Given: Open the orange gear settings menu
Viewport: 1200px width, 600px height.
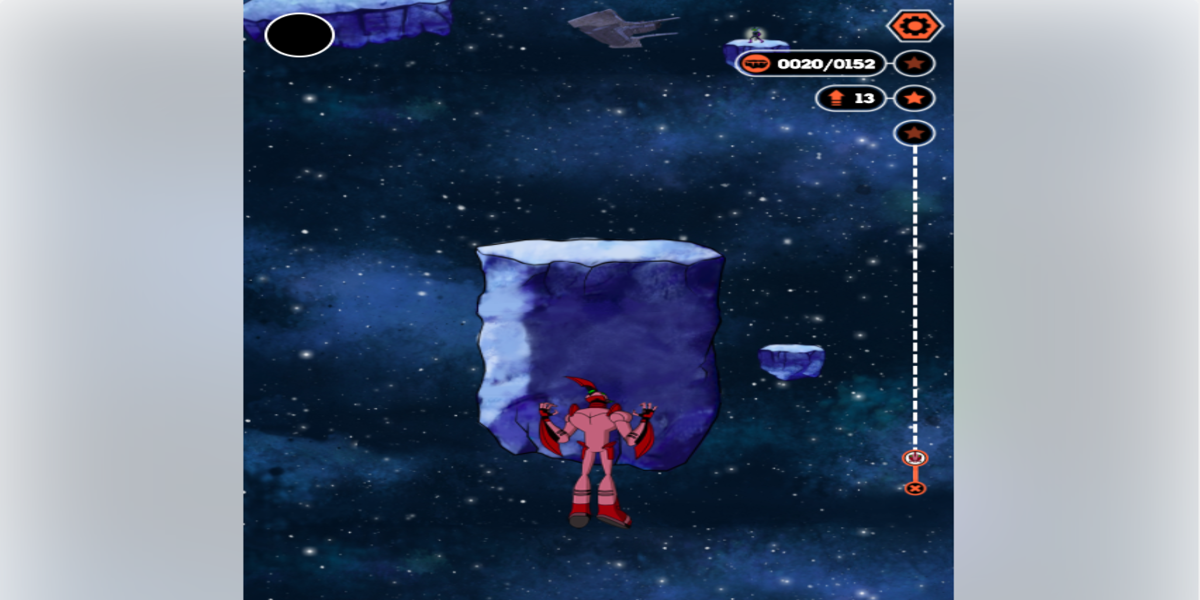Looking at the screenshot, I should coord(914,26).
